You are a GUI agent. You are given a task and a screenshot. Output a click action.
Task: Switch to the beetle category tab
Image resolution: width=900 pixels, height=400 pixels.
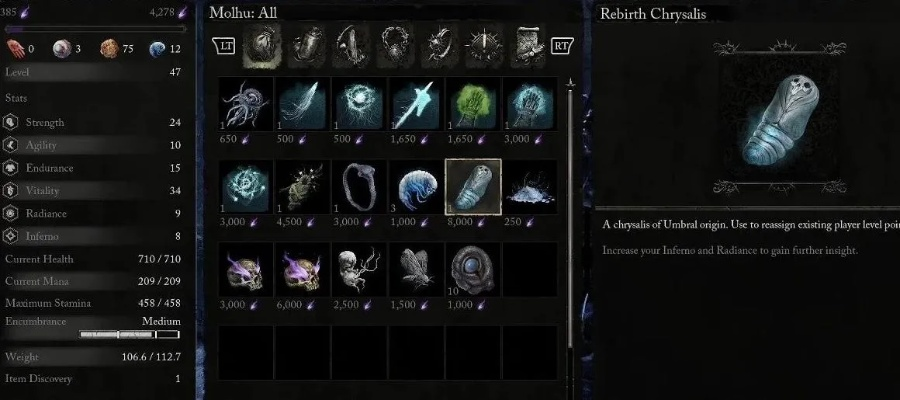(x=305, y=45)
